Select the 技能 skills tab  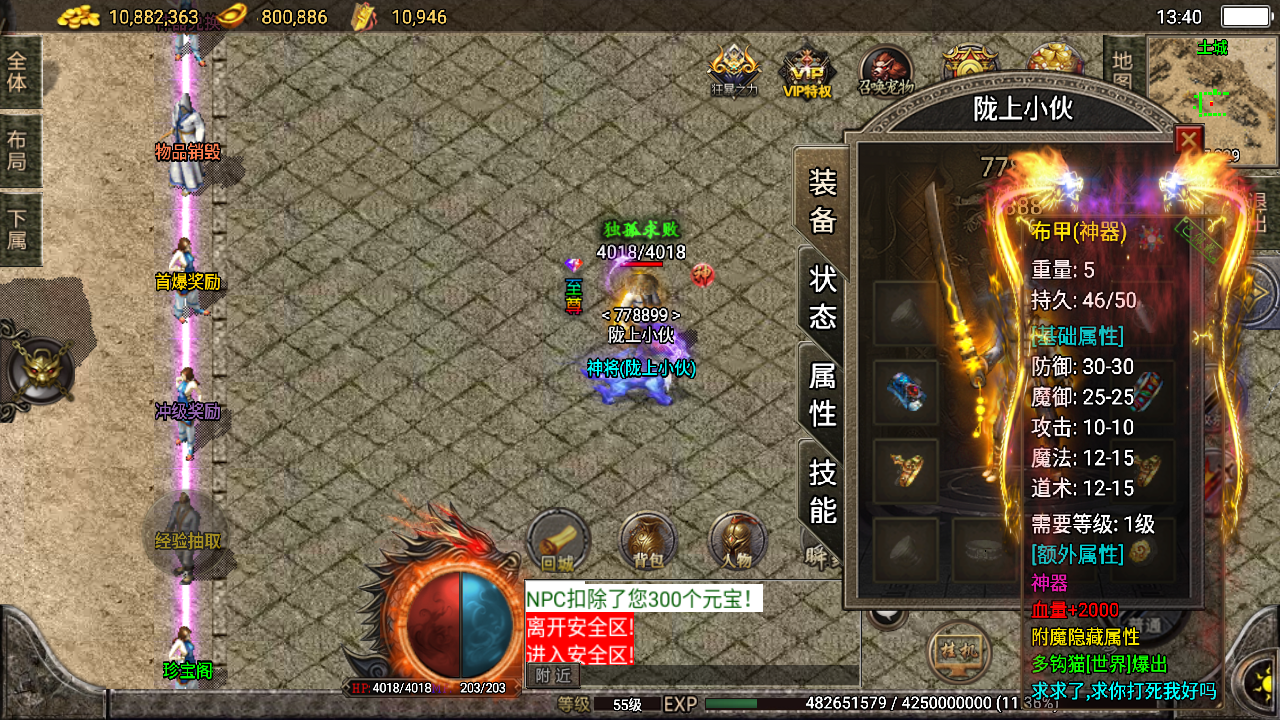[822, 490]
